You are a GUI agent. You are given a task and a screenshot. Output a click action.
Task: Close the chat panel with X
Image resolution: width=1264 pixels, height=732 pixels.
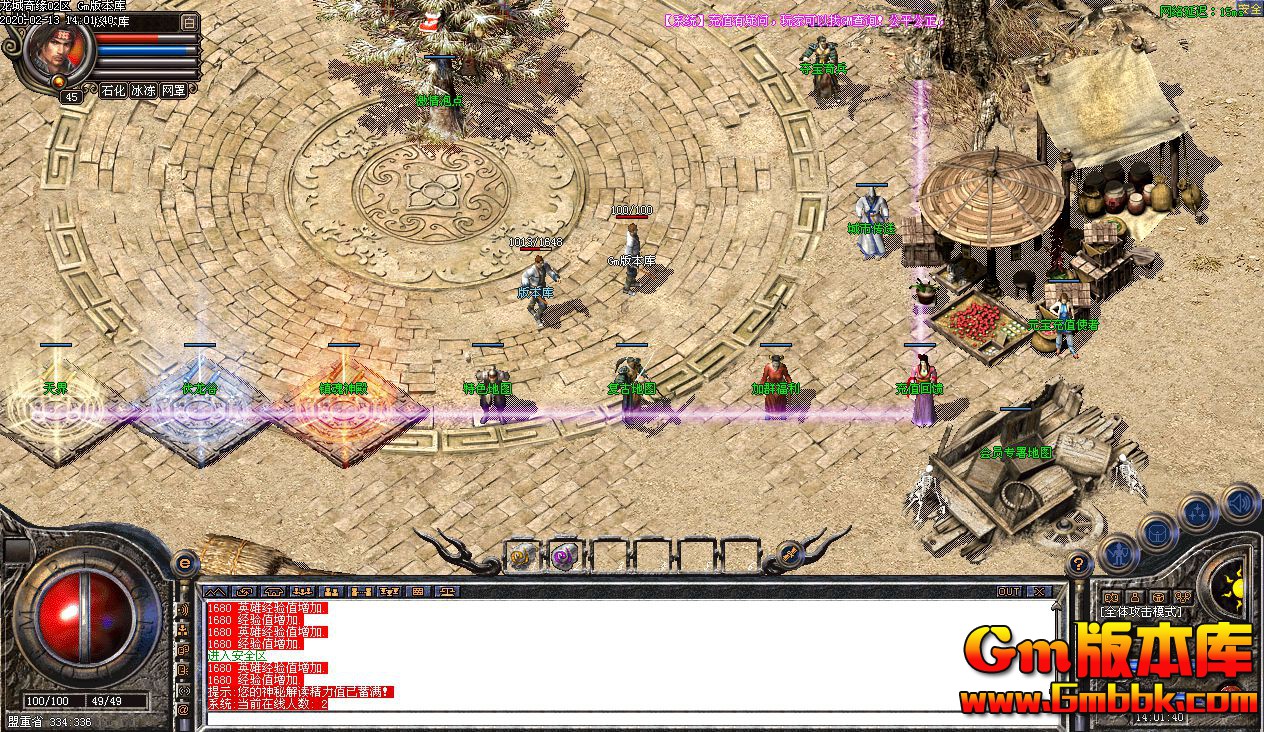click(x=1039, y=592)
